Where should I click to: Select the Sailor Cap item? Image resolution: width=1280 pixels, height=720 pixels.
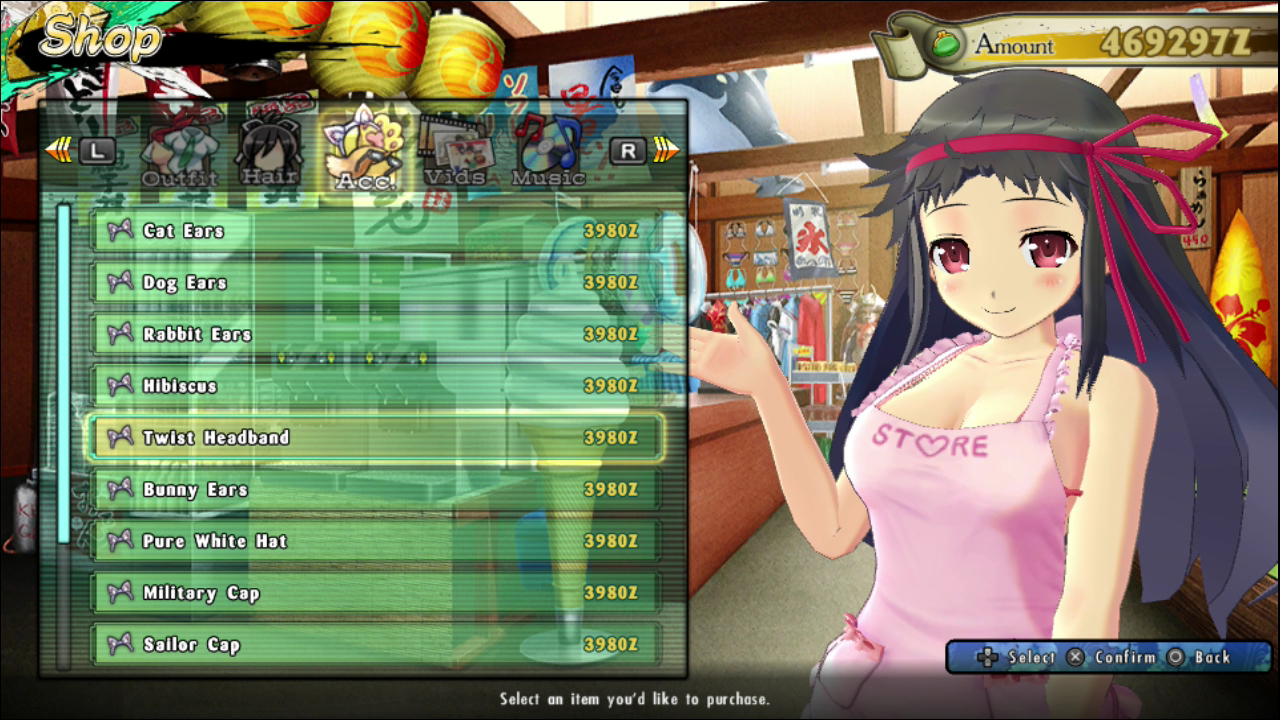pyautogui.click(x=375, y=645)
